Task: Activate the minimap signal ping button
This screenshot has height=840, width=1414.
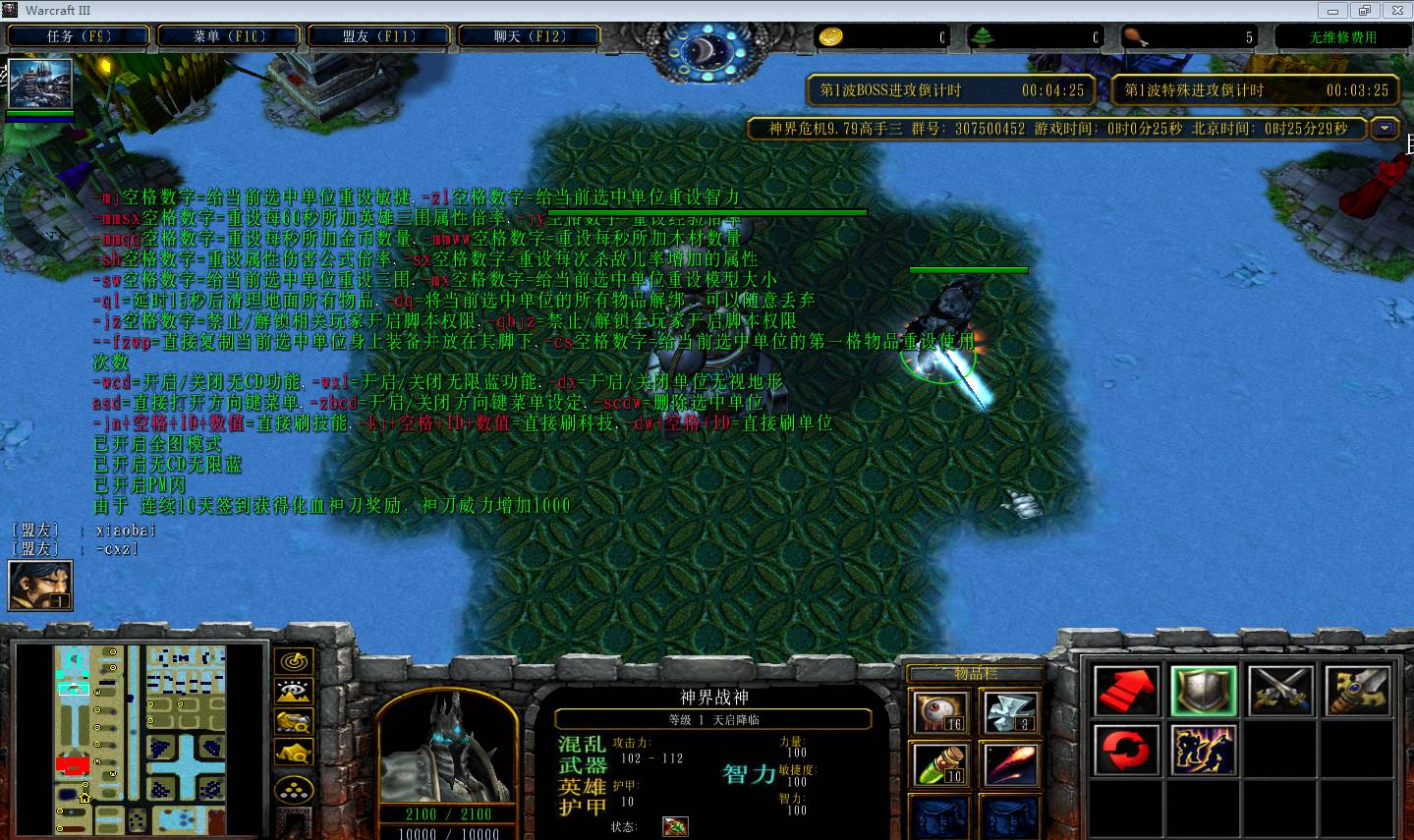Action: point(294,661)
